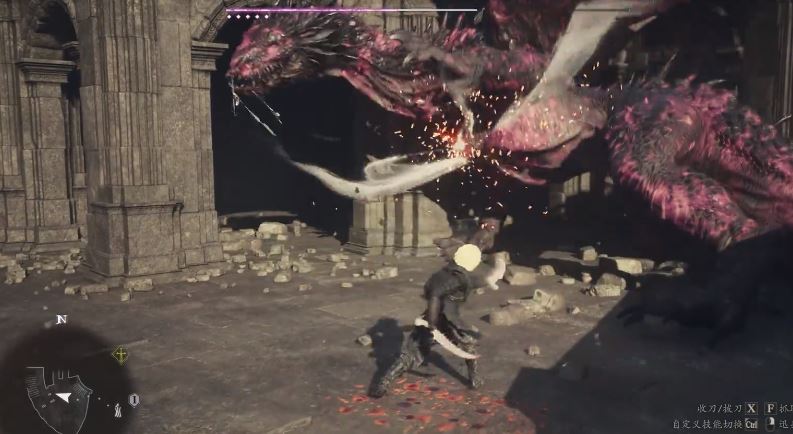Select the hexagonal marker beside the minimap
This screenshot has height=434, width=793.
tap(134, 399)
